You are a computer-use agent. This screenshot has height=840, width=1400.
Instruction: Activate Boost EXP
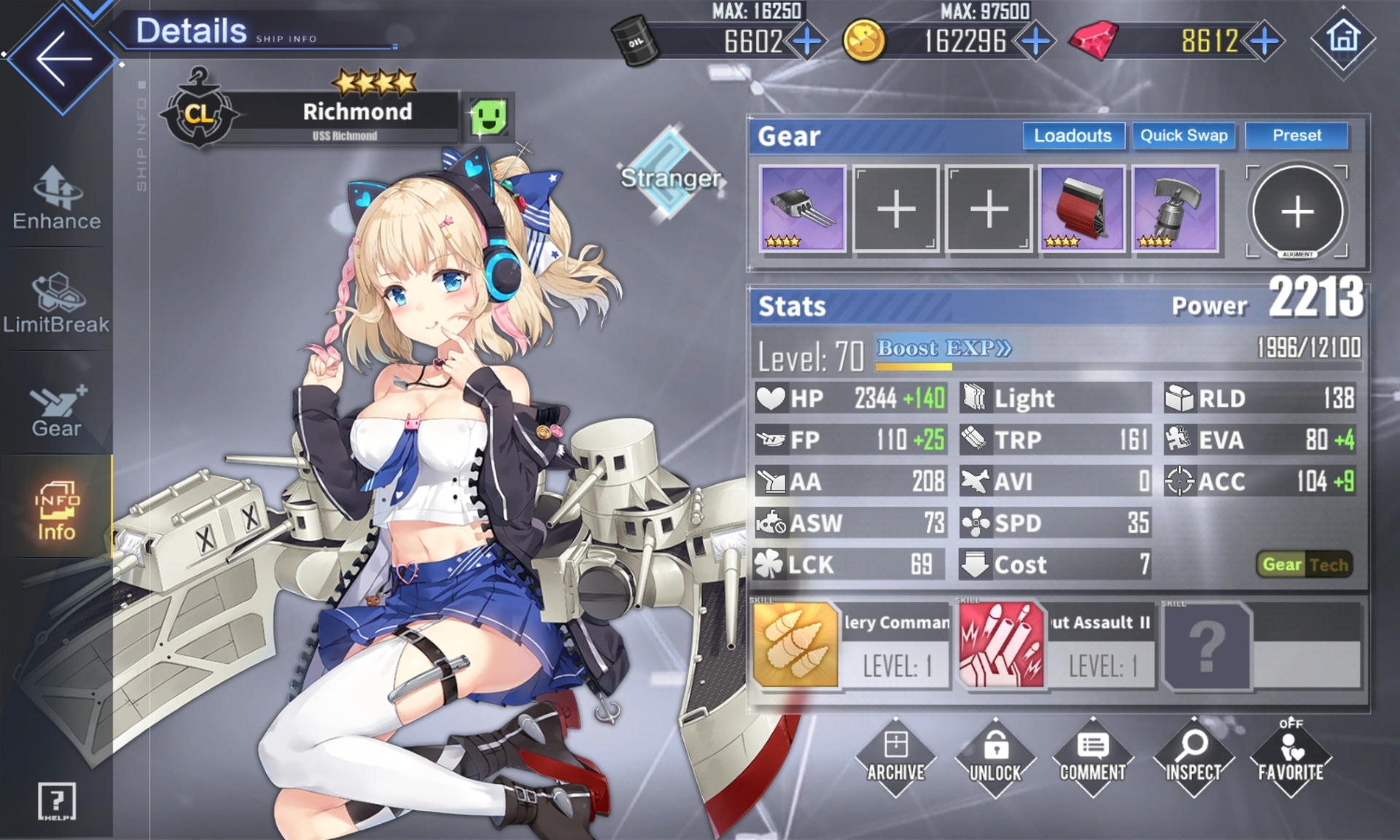pos(944,349)
